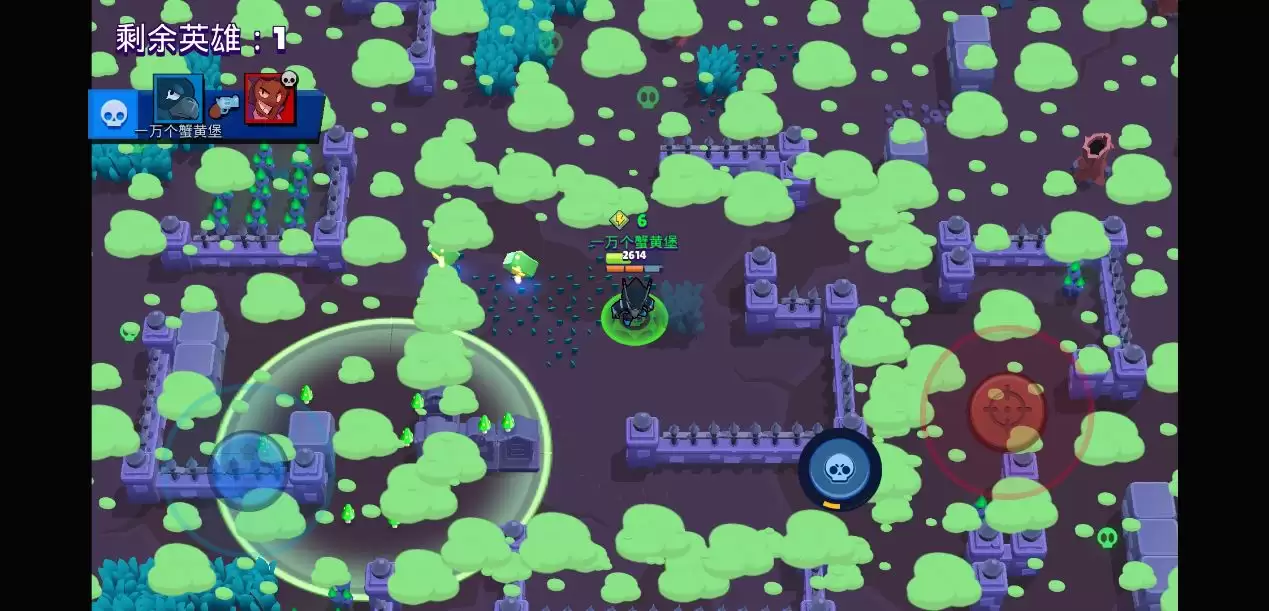Select the defeated red brawler portrait
The image size is (1269, 611).
270,98
